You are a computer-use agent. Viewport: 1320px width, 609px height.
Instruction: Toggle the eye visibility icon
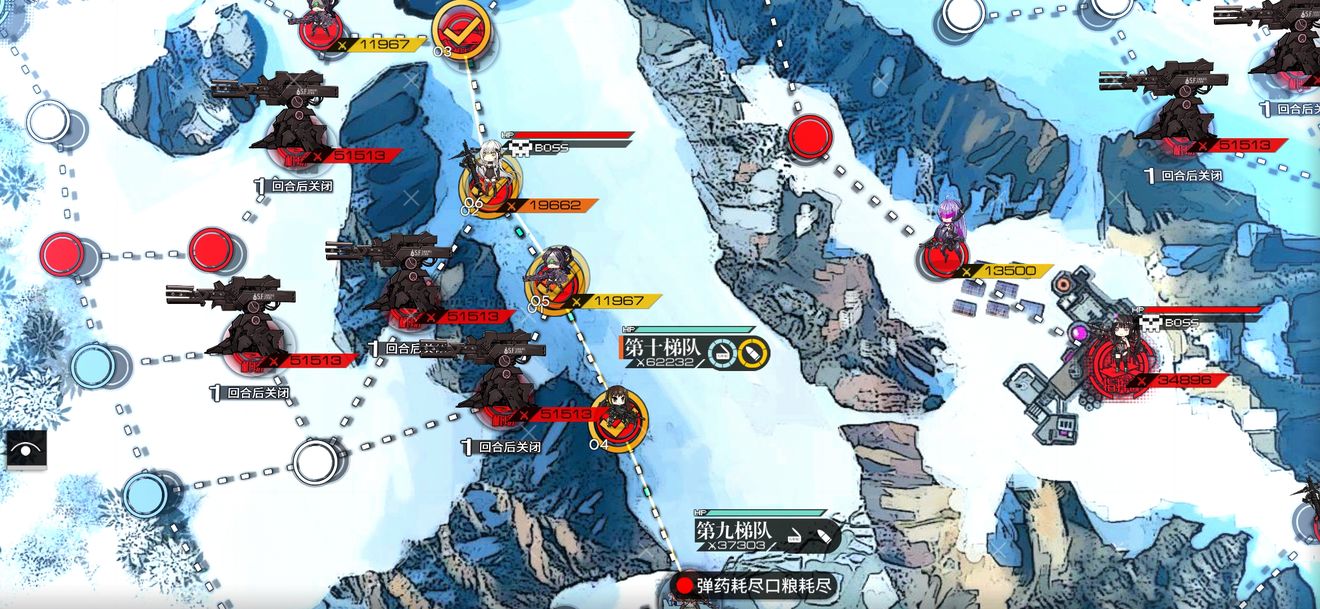click(x=25, y=450)
